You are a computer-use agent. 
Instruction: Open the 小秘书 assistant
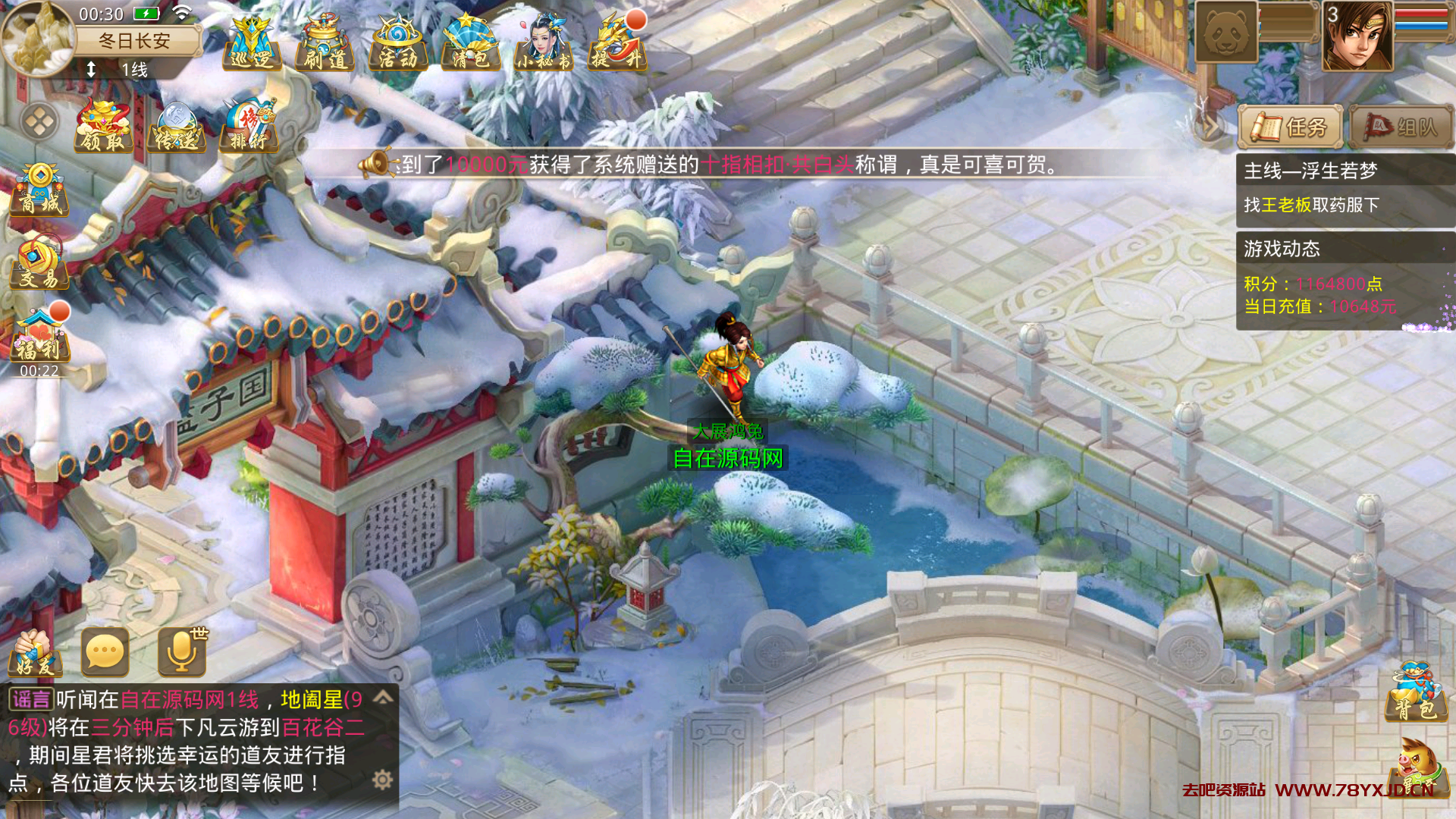pyautogui.click(x=543, y=42)
